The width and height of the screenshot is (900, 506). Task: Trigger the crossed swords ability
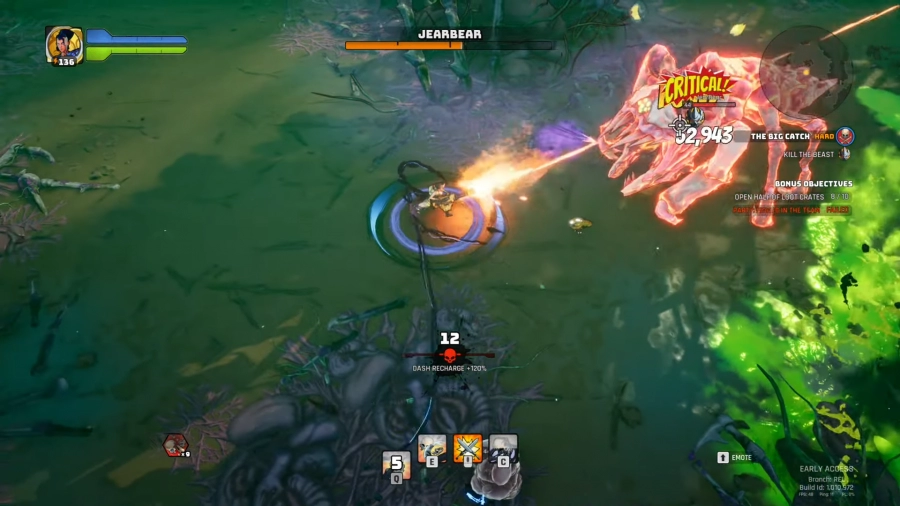click(467, 449)
